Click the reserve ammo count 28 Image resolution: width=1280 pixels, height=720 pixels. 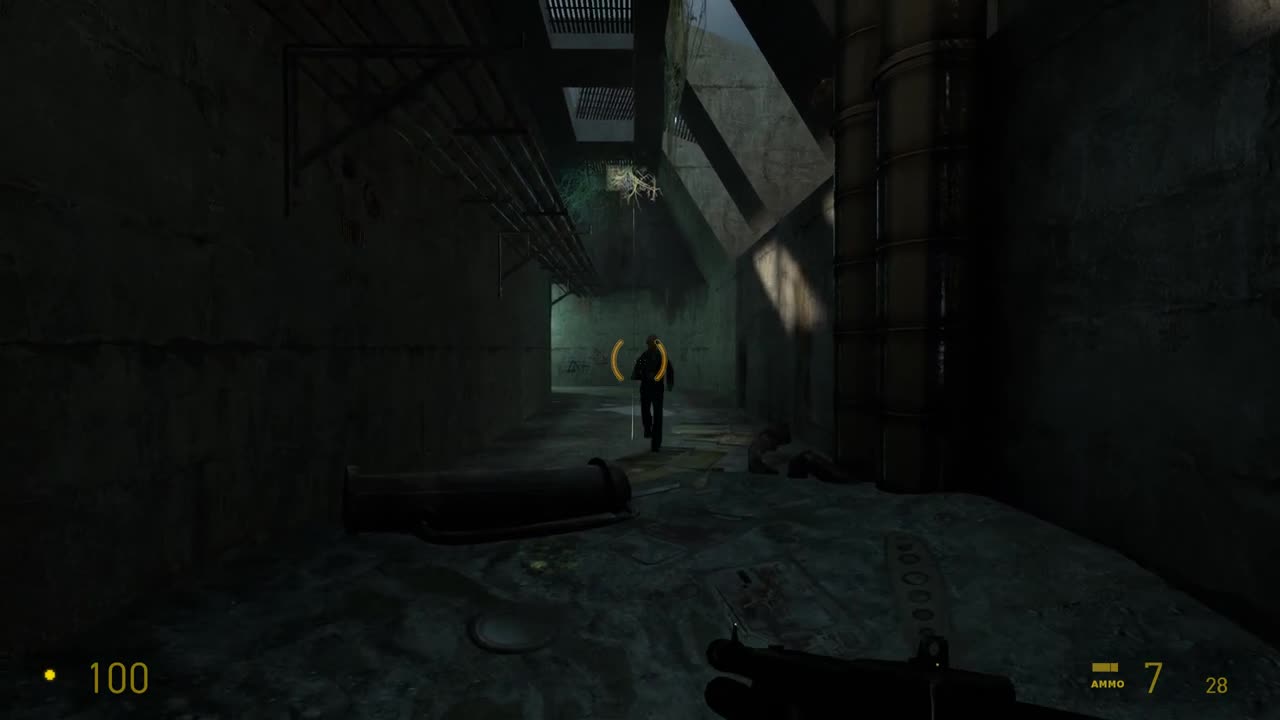point(1215,686)
